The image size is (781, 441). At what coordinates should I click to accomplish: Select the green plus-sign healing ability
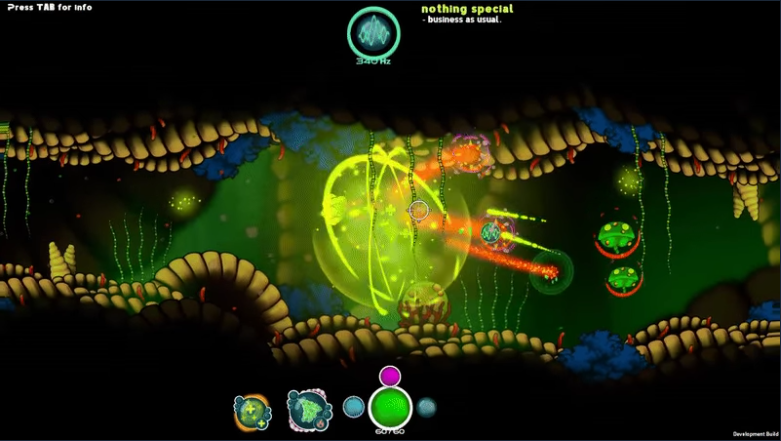[252, 410]
